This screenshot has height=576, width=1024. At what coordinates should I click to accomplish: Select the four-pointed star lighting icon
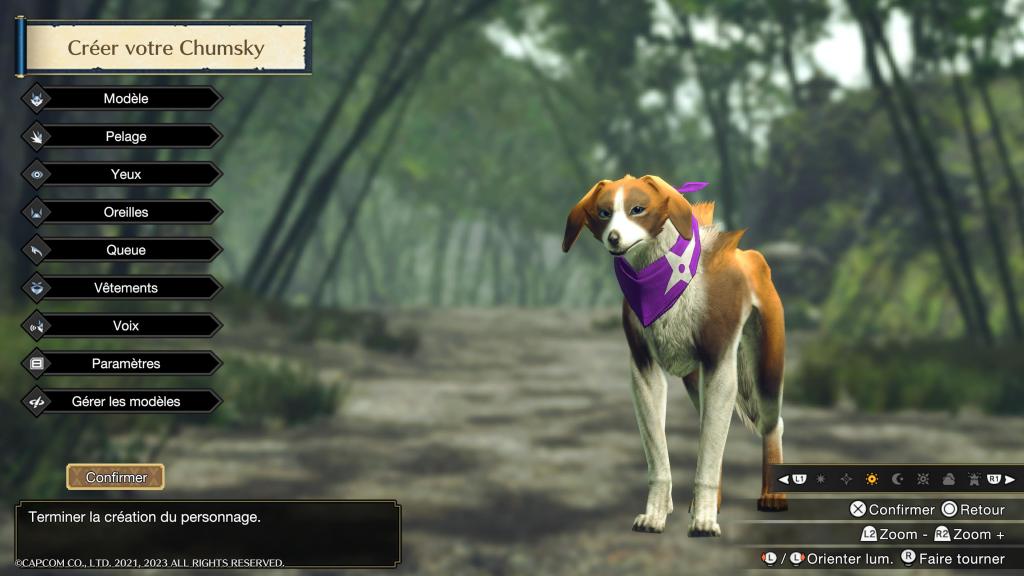pos(846,480)
